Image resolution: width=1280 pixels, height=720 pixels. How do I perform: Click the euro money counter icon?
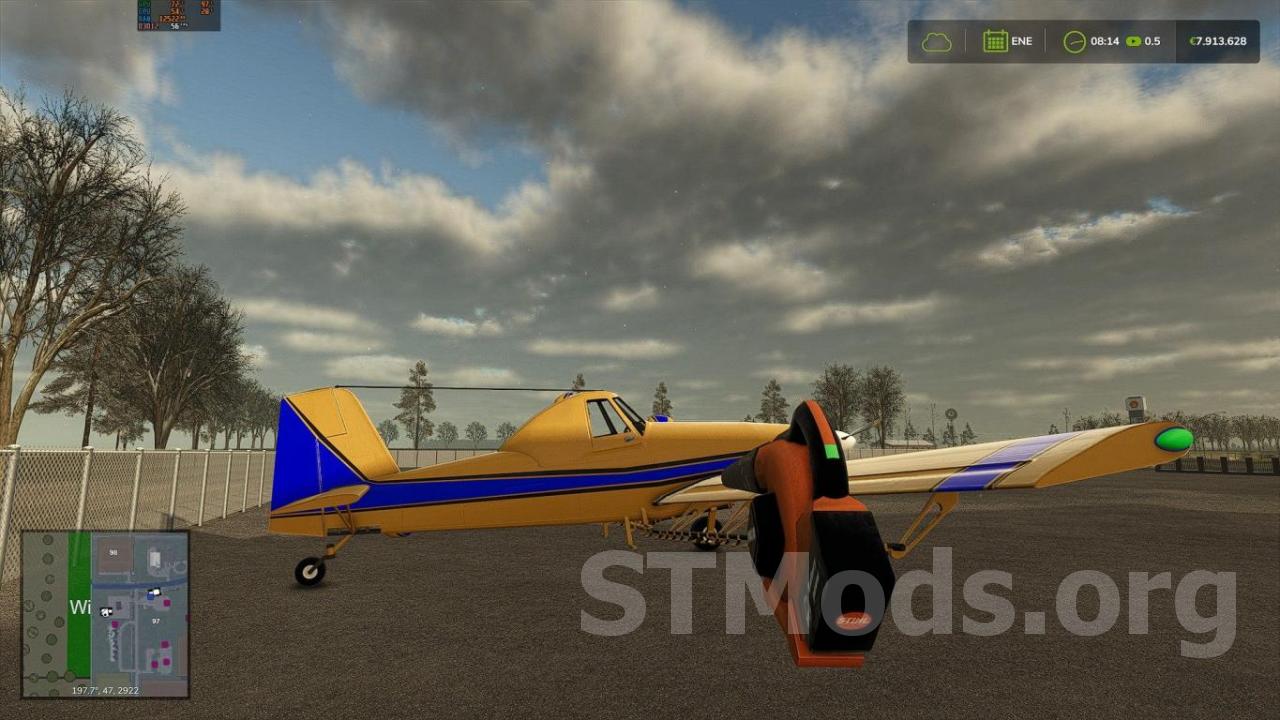tap(1192, 41)
